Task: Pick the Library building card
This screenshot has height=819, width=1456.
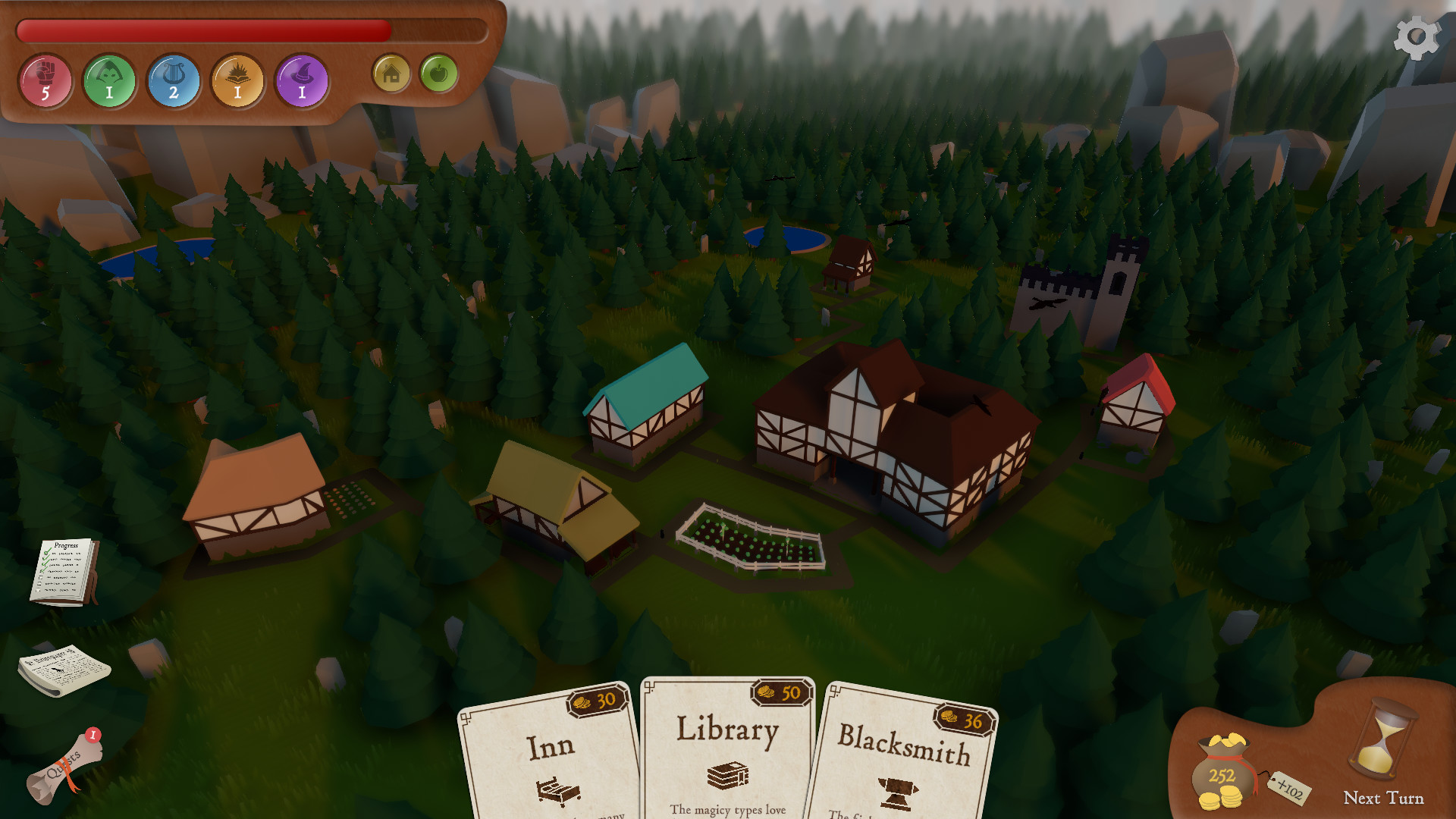Action: point(727,751)
